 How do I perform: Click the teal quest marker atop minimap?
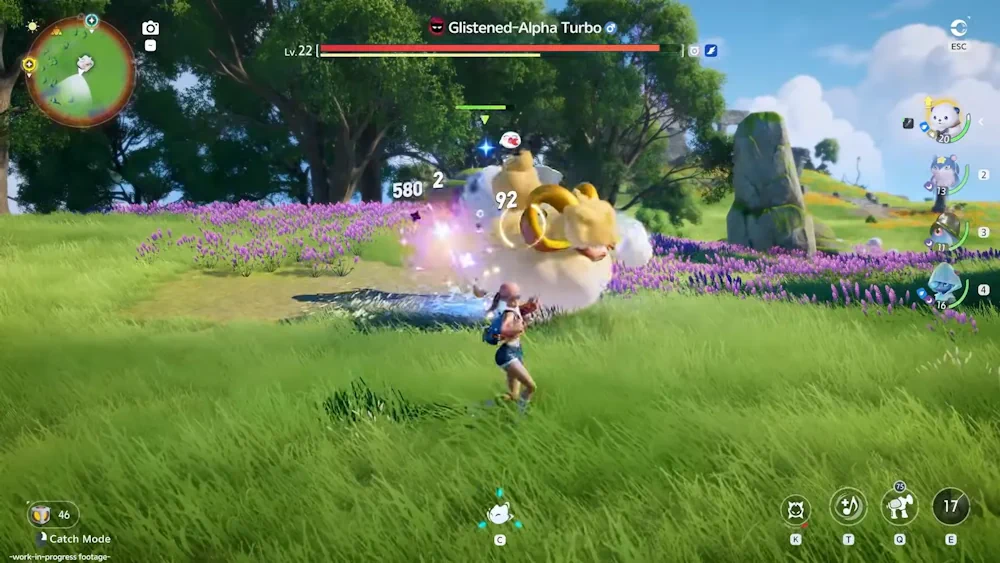[x=91, y=19]
